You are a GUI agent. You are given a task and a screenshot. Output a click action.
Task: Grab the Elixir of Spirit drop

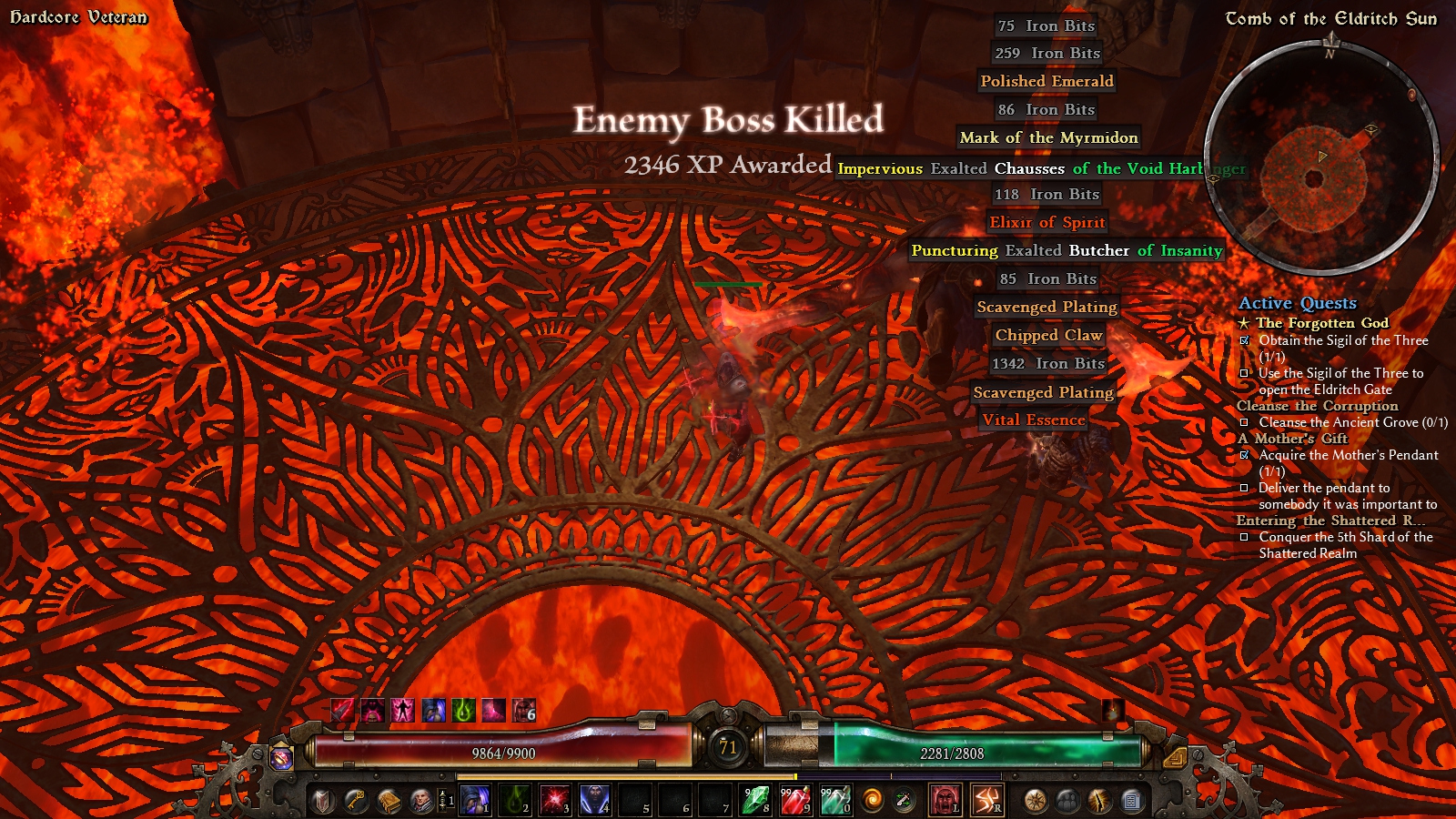[x=1046, y=222]
